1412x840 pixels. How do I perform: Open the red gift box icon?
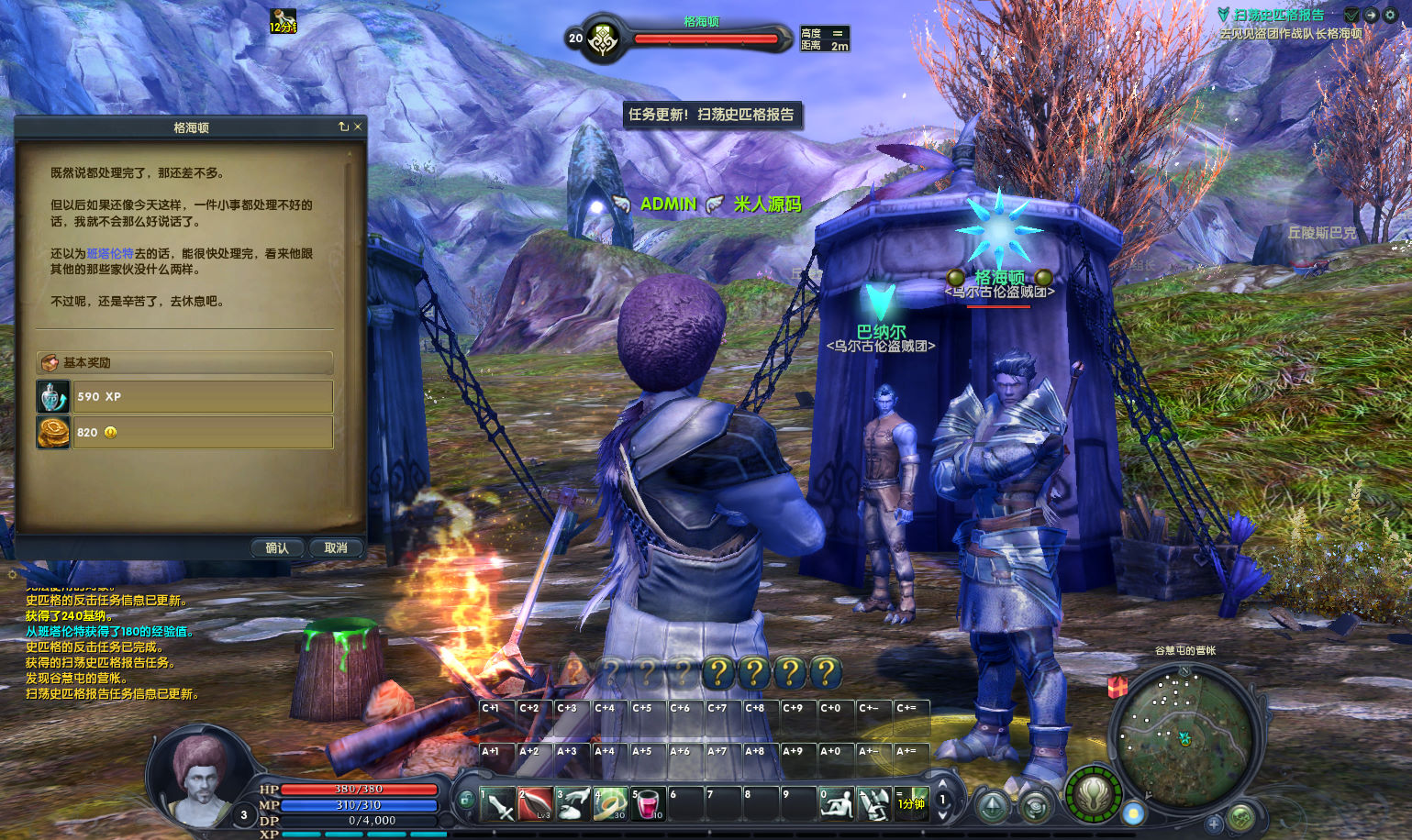click(1117, 686)
